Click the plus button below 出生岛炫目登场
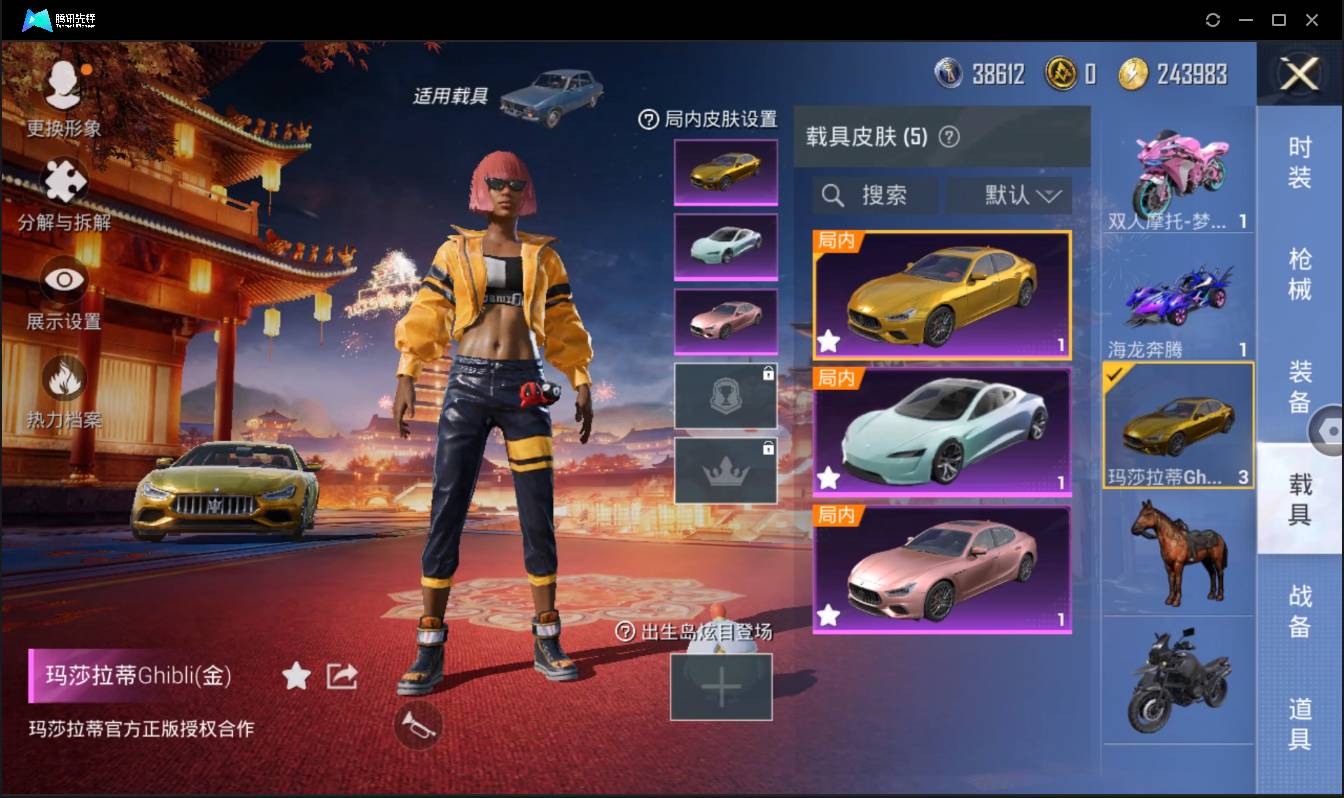This screenshot has height=798, width=1344. click(x=721, y=687)
